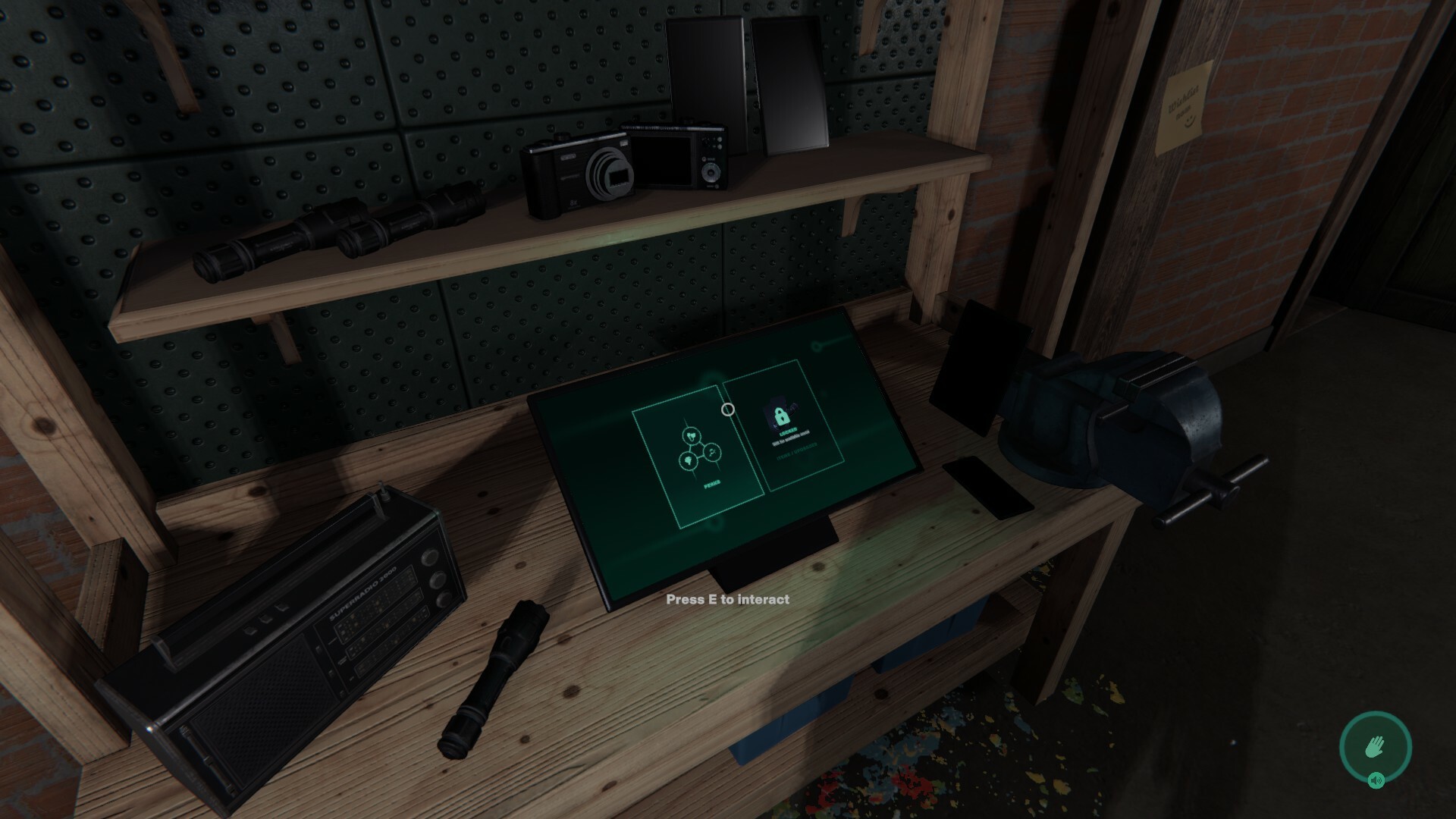This screenshot has height=819, width=1456.
Task: Select the heart perk node in the PERKS tree
Action: 692,437
